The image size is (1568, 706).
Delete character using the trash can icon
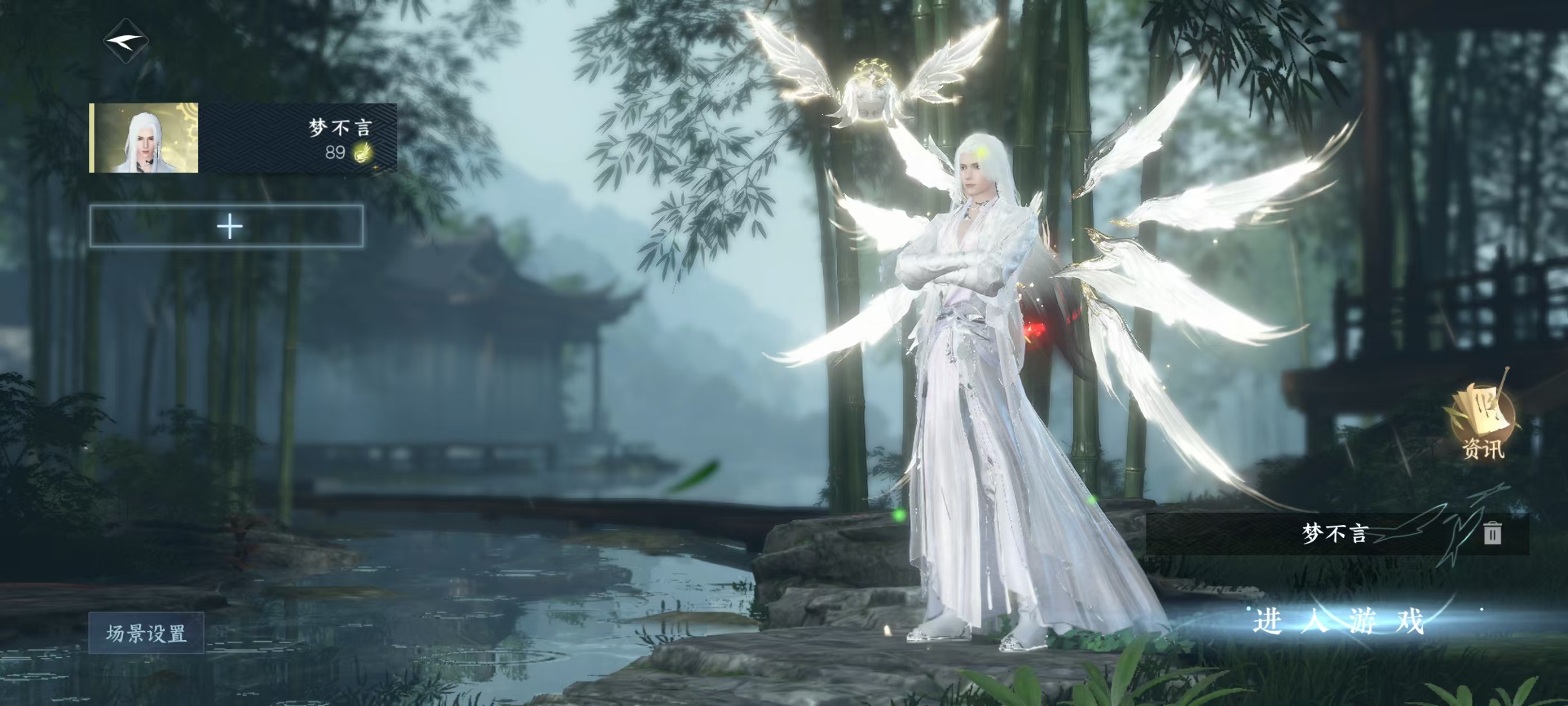coord(1492,533)
